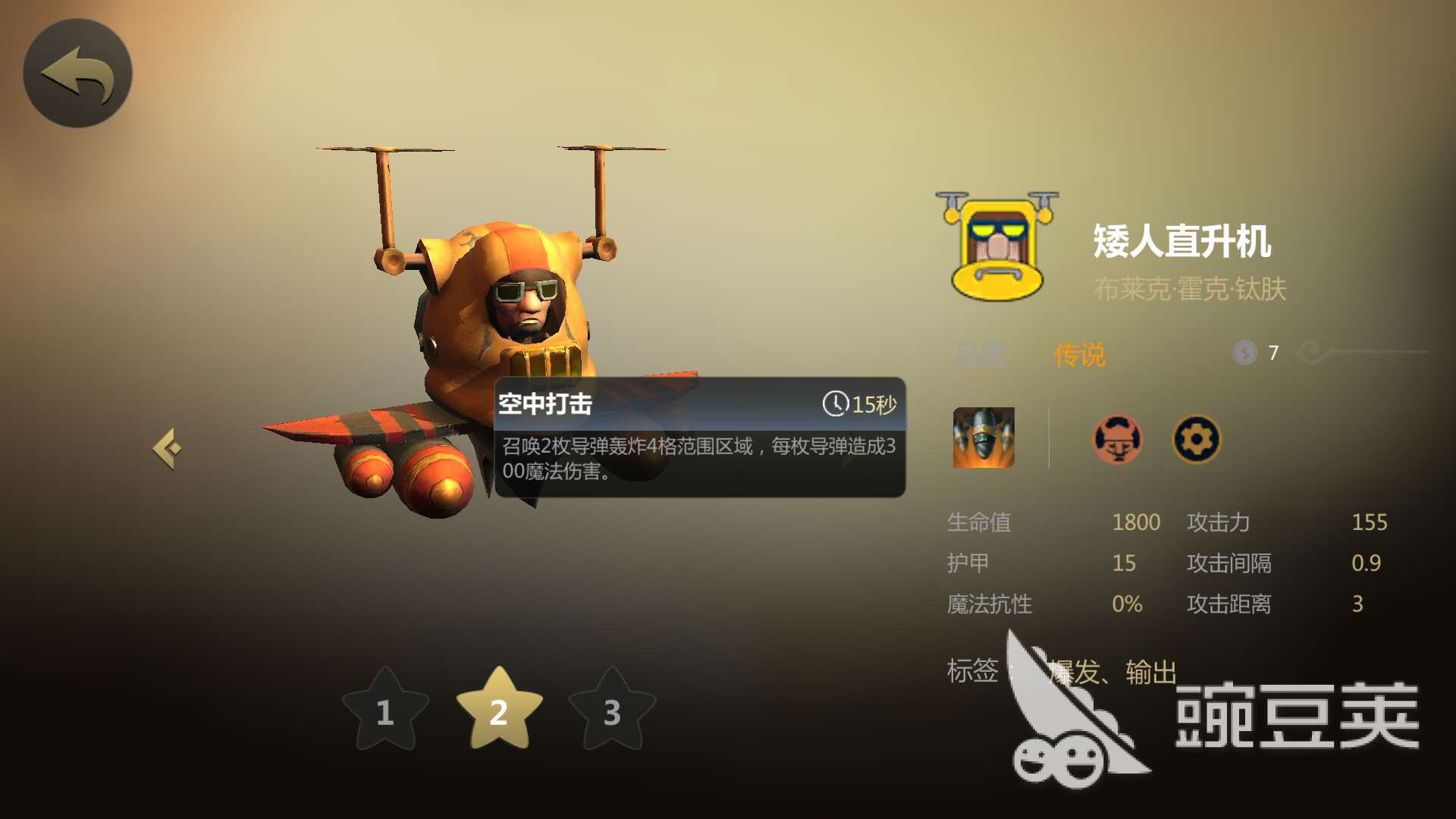Tap the yellow gyrocopter hero portrait
Image resolution: width=1456 pixels, height=819 pixels.
point(997,246)
